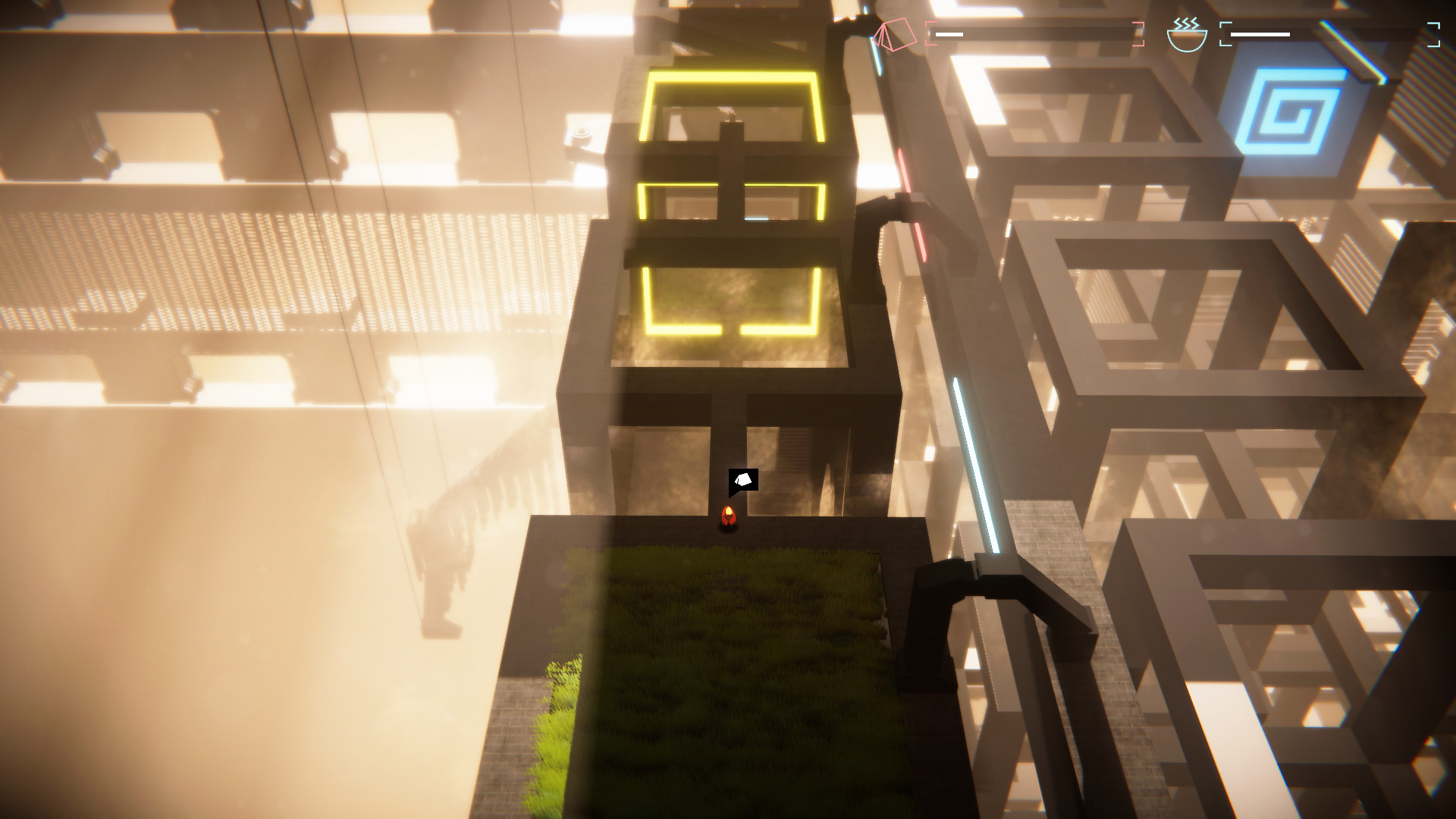Click the yellow neon square frame at top
The width and height of the screenshot is (1456, 819).
coord(732,106)
